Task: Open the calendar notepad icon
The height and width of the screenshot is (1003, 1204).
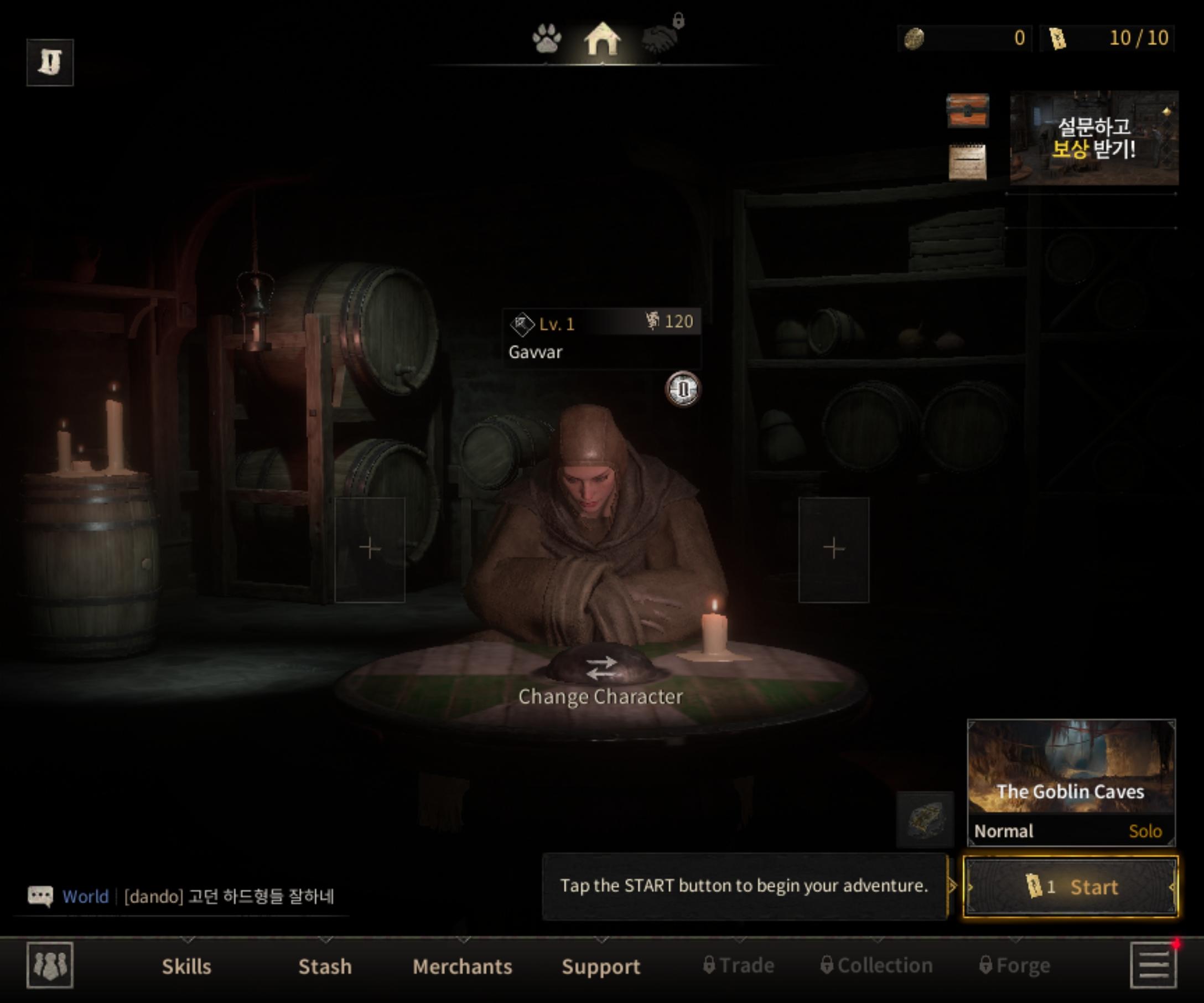Action: (967, 162)
